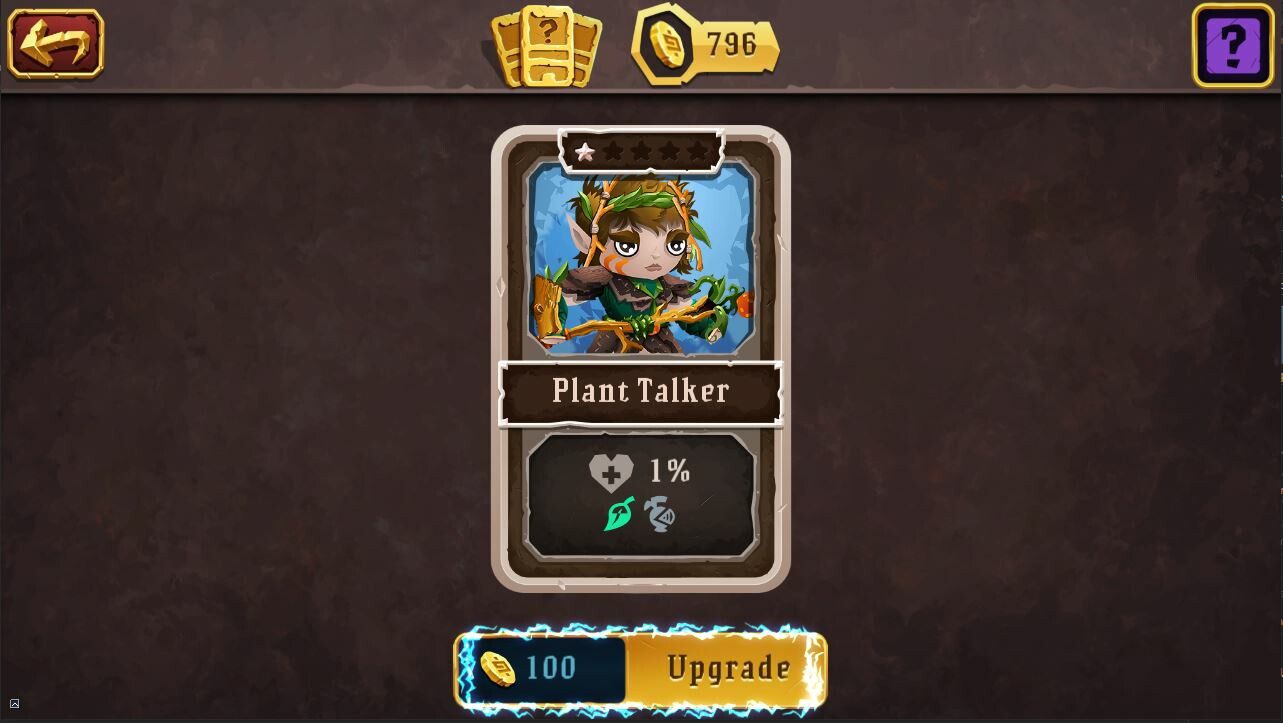This screenshot has width=1283, height=723.
Task: Click the dark stats panel on the card
Action: point(641,494)
